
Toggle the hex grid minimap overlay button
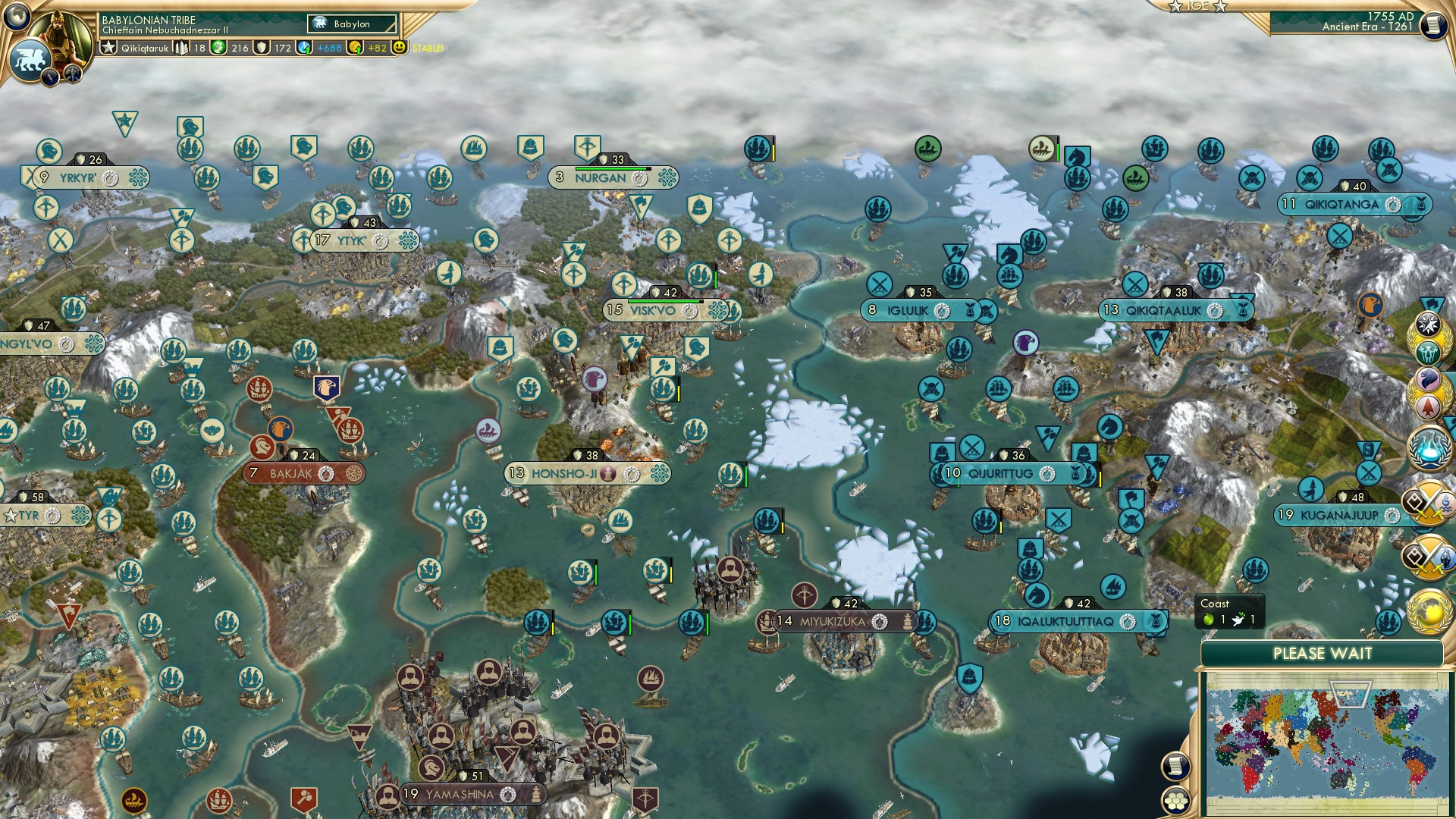click(x=1176, y=800)
